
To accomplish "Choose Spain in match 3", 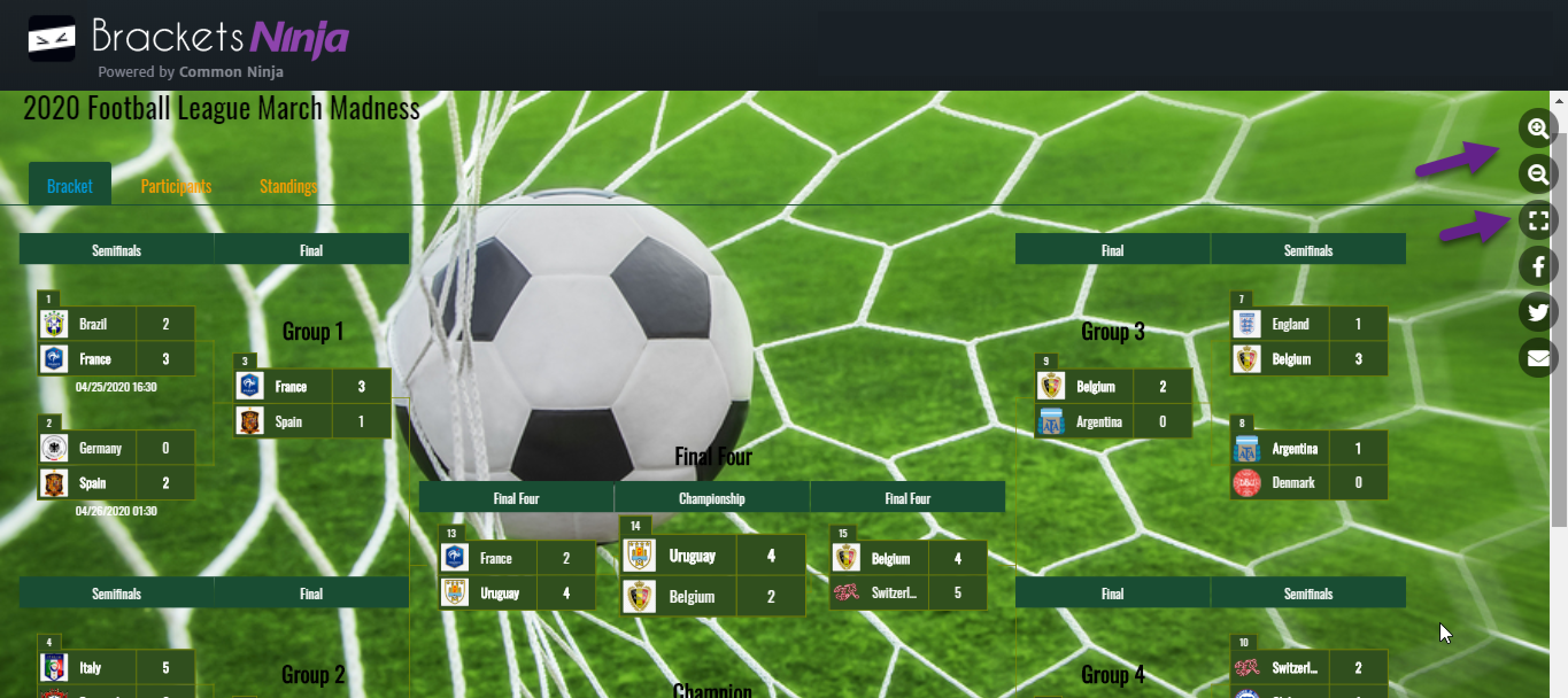I will coord(288,422).
